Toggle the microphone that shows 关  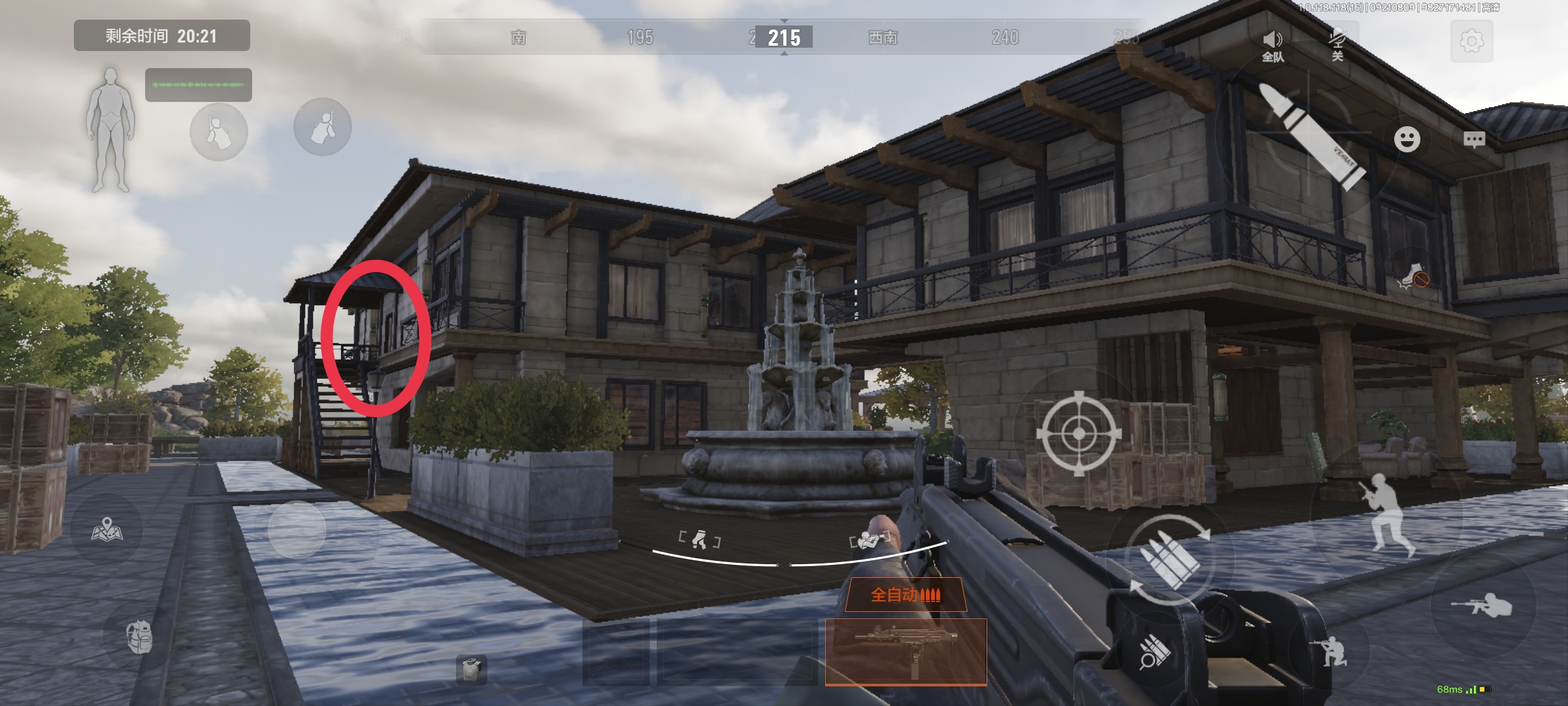(x=1337, y=44)
